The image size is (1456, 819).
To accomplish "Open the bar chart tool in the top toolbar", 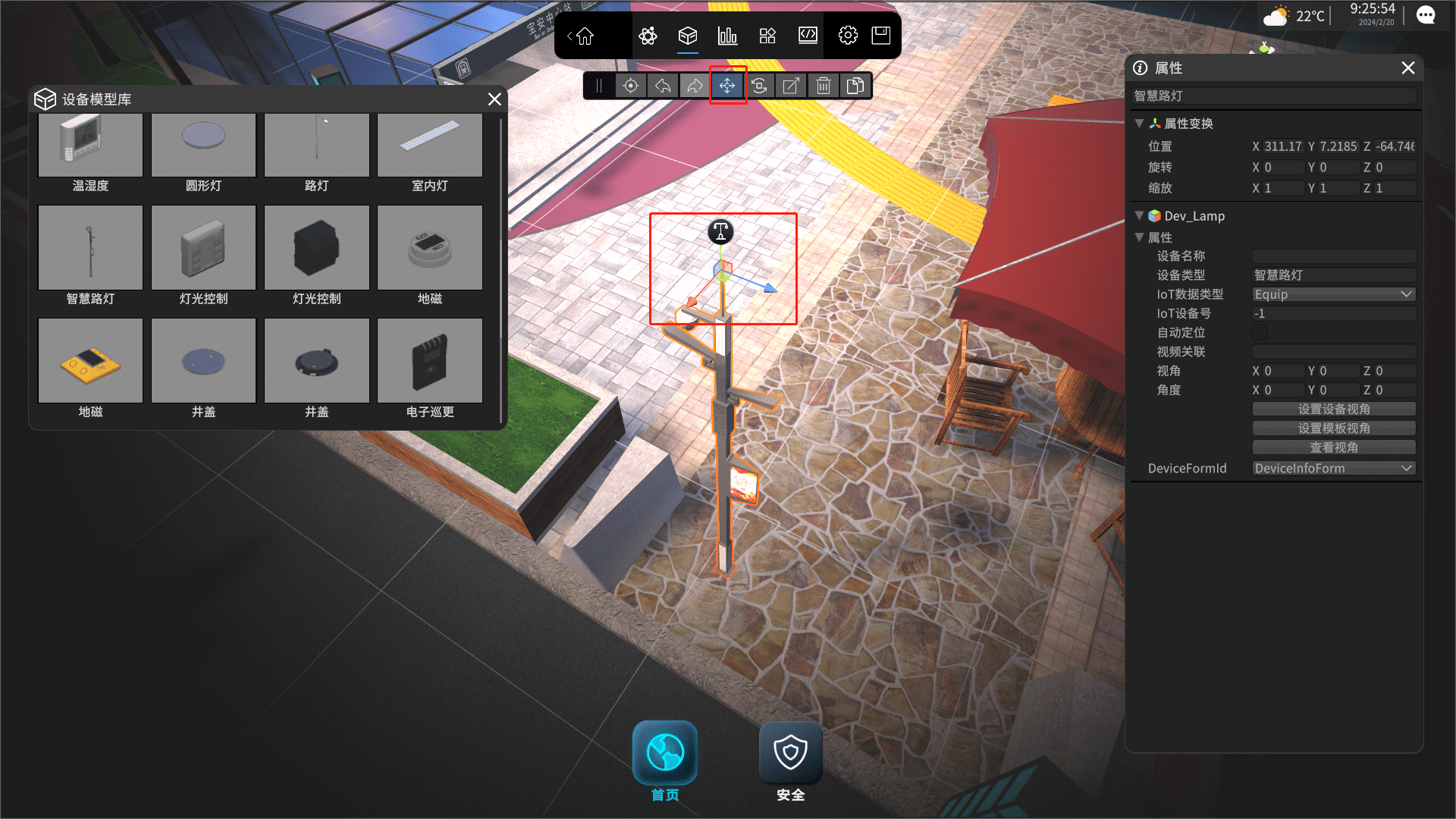I will [x=727, y=36].
